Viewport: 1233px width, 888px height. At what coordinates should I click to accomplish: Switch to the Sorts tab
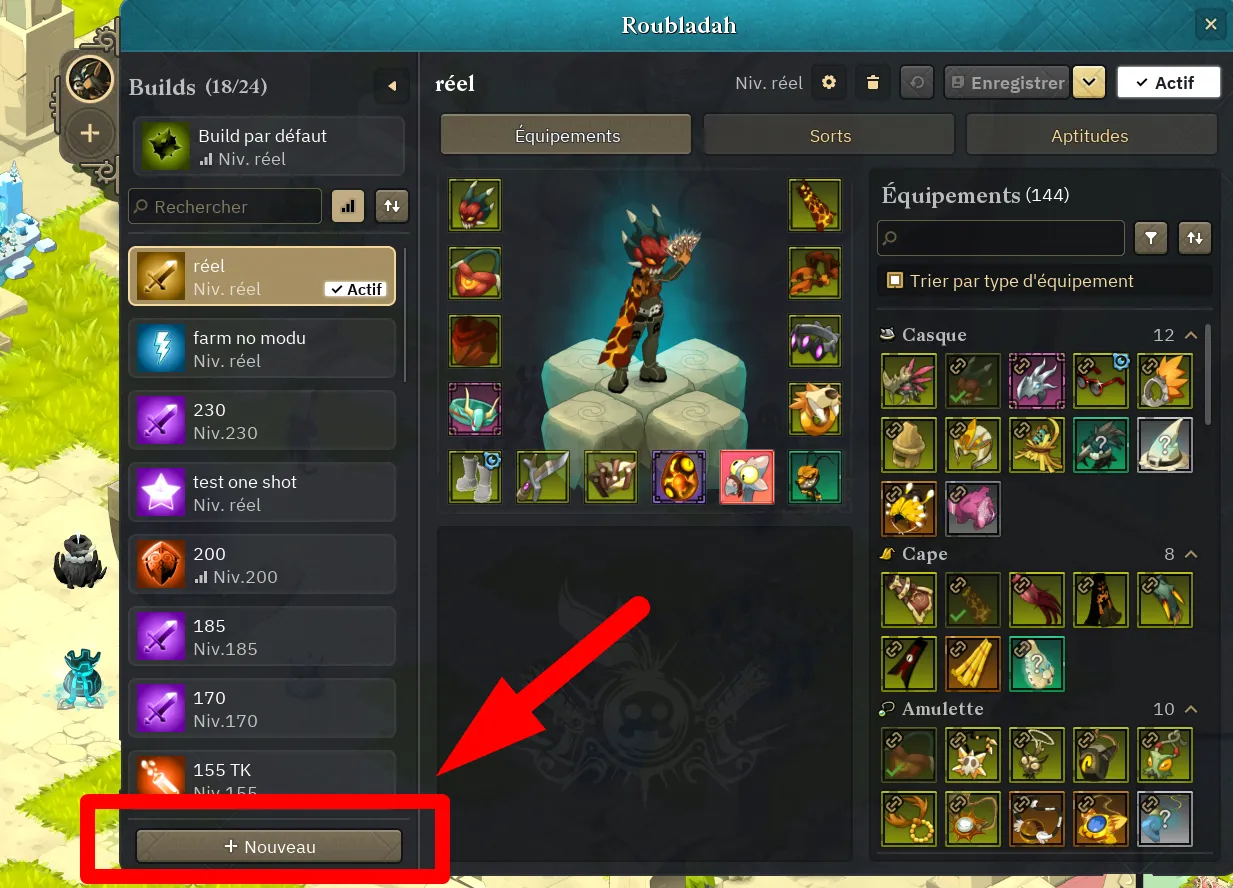(830, 136)
